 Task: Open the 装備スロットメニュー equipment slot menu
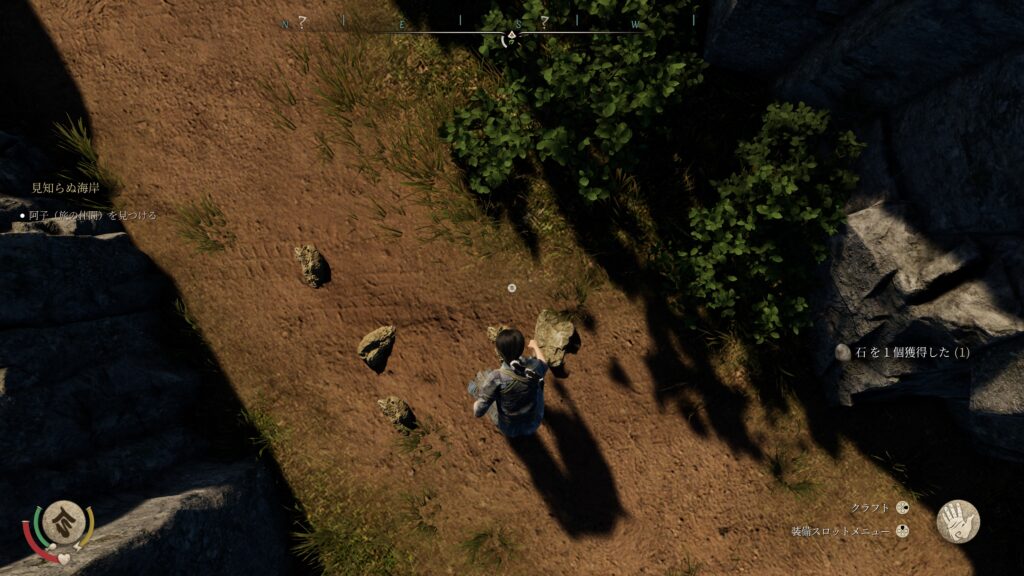[842, 532]
